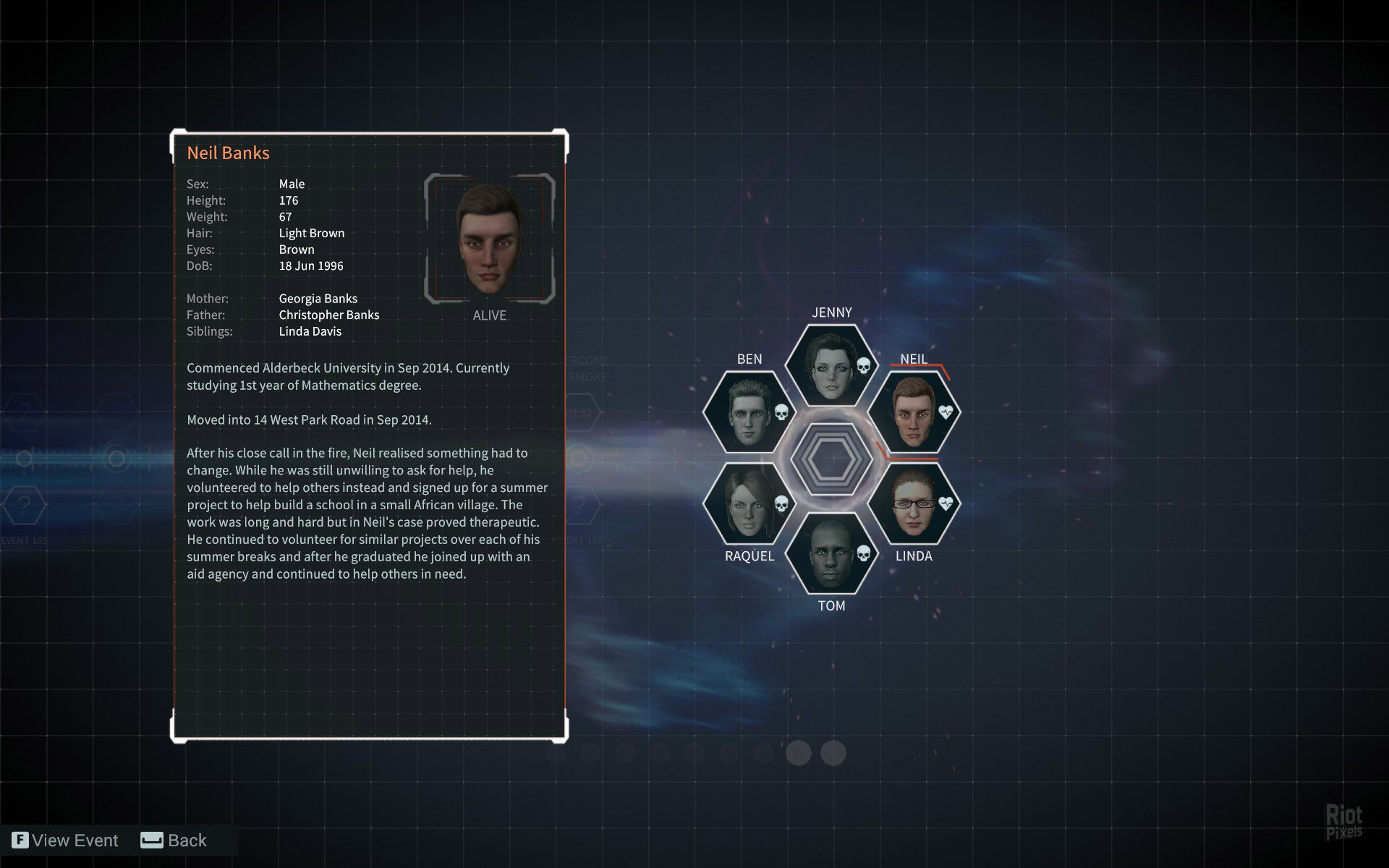Viewport: 1389px width, 868px height.
Task: Click the central empty hexagon emblem
Action: 831,459
